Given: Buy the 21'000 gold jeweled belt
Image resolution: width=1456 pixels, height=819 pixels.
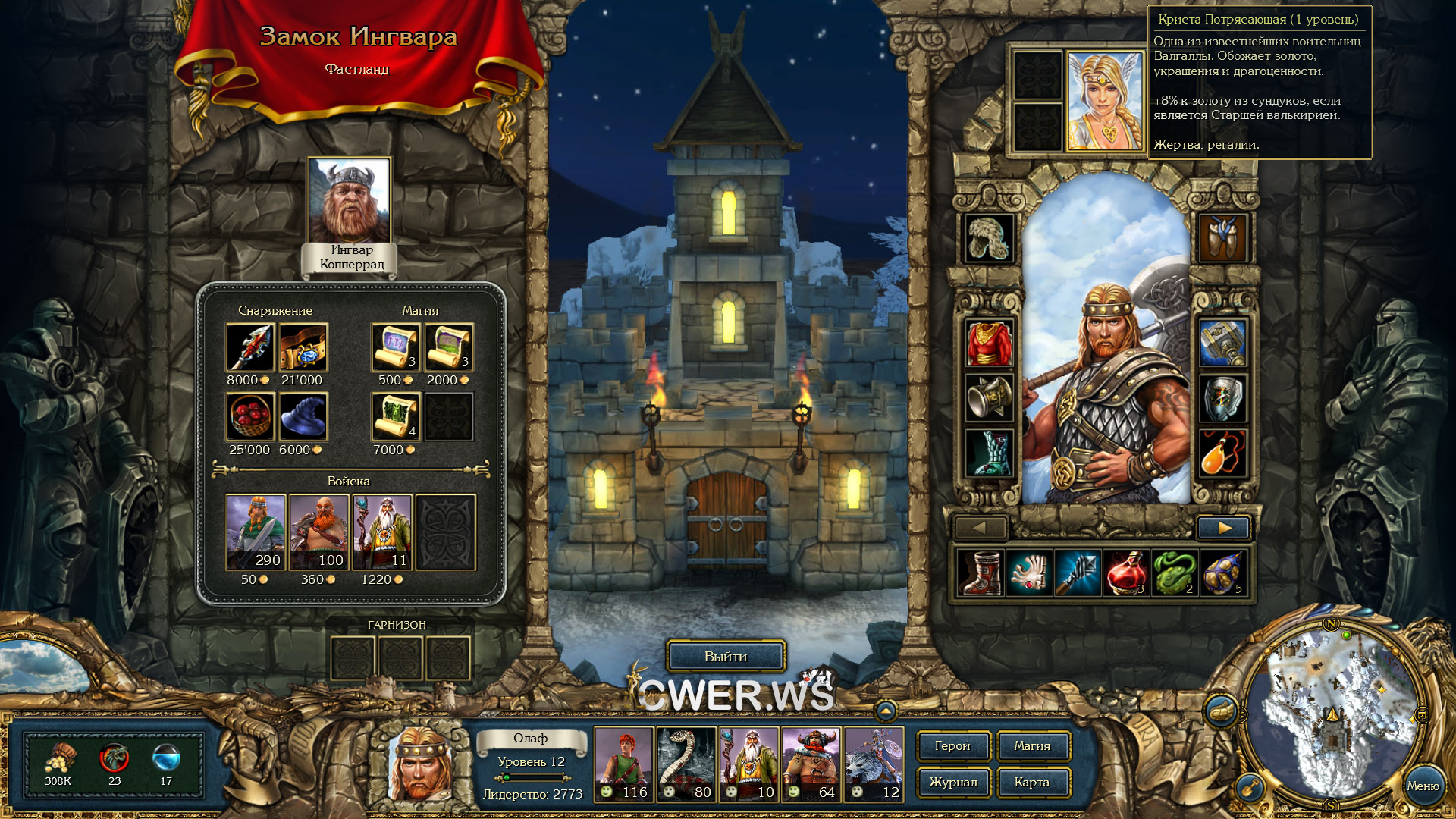Looking at the screenshot, I should [303, 347].
